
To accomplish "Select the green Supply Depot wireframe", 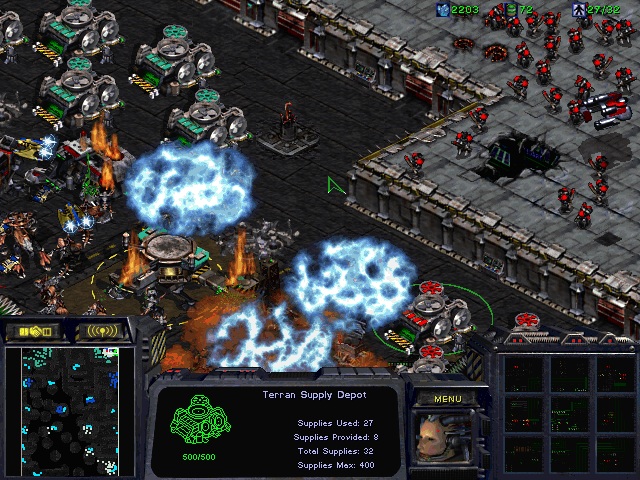I will (x=196, y=424).
